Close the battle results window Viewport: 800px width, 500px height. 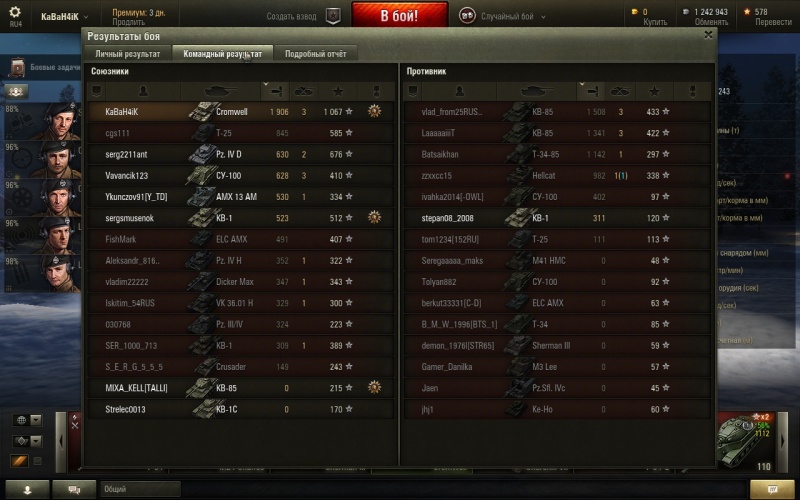[709, 34]
